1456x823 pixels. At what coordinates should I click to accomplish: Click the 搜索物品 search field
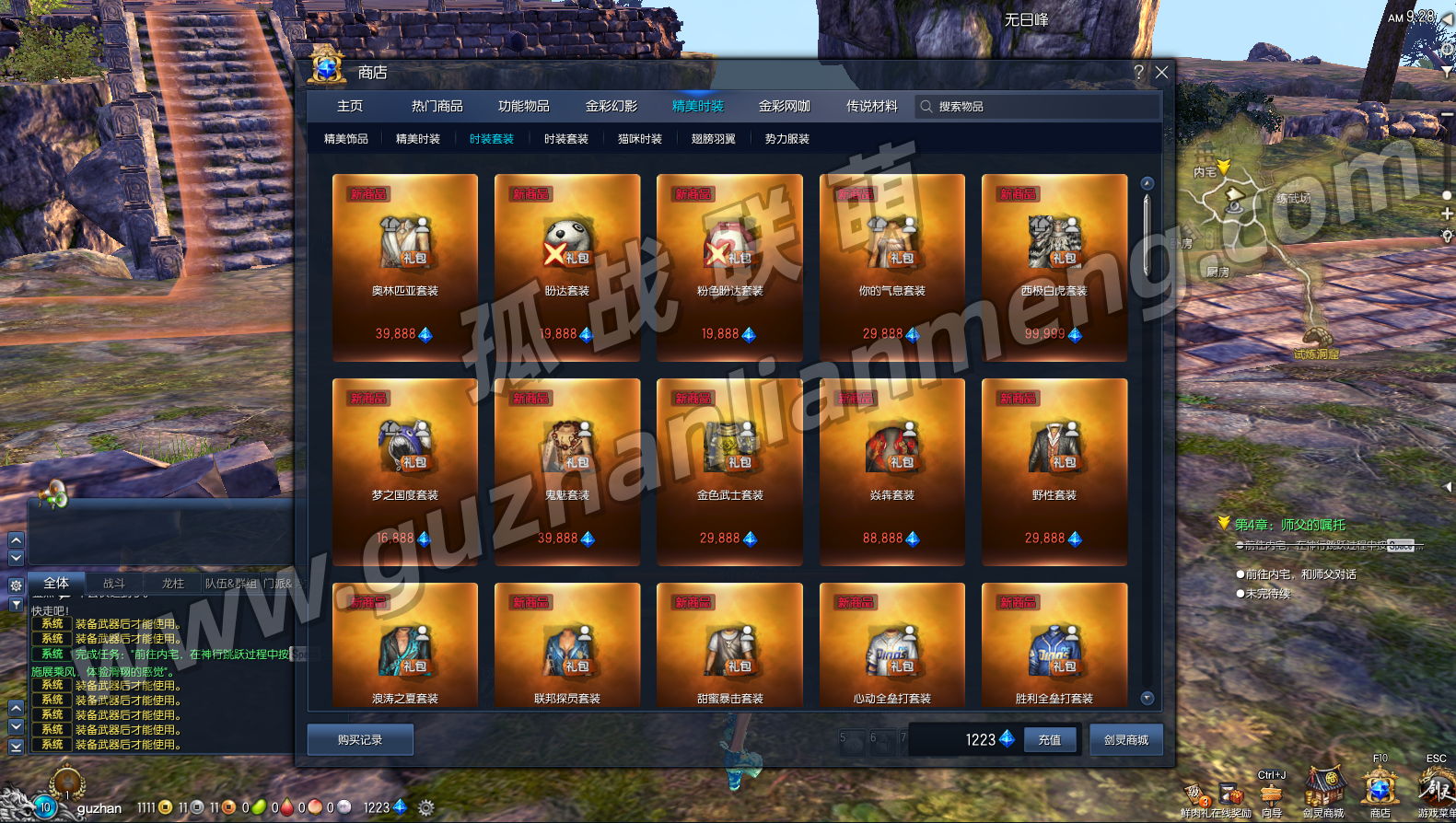[x=1041, y=107]
